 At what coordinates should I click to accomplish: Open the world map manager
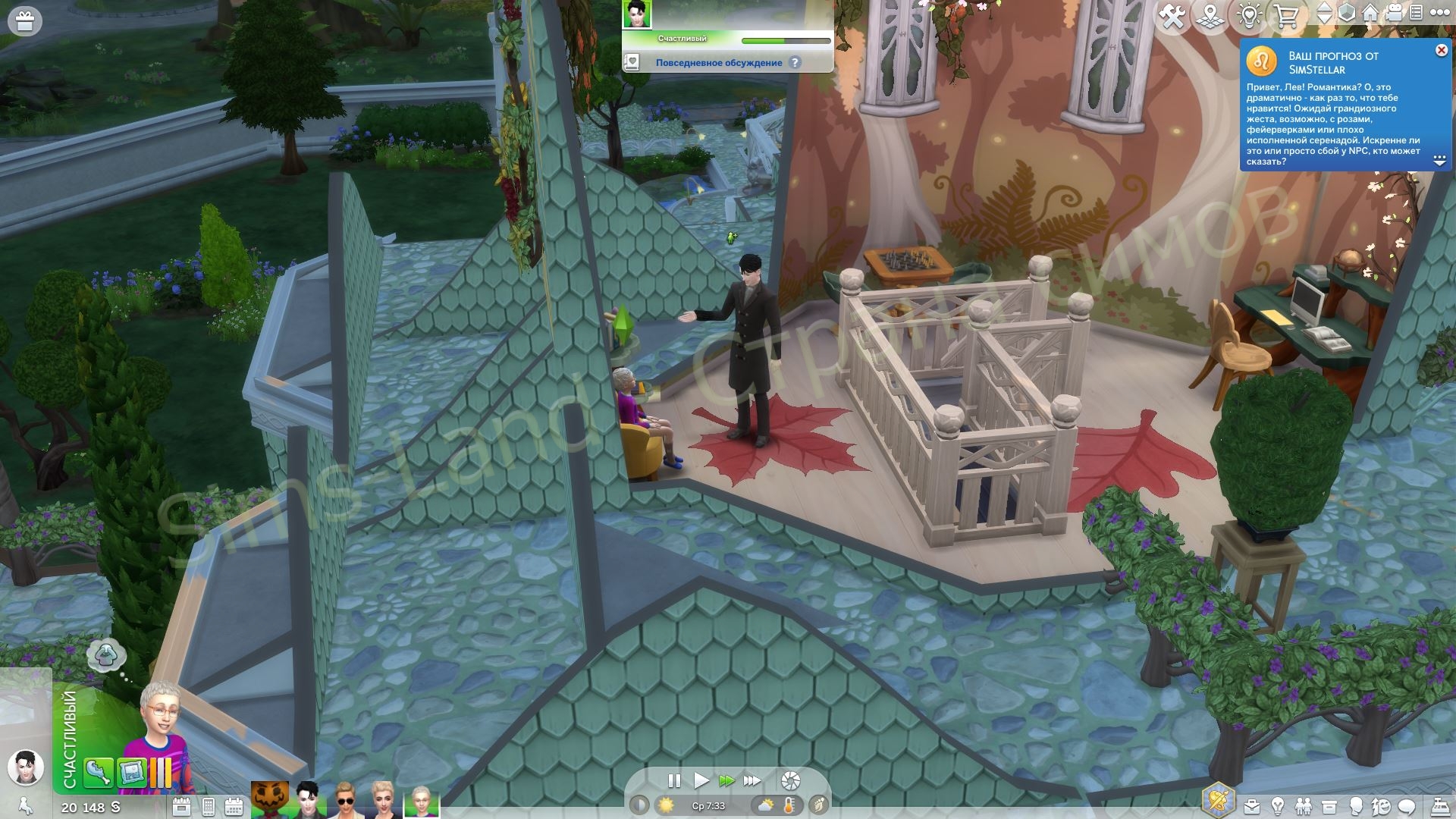[x=1210, y=16]
